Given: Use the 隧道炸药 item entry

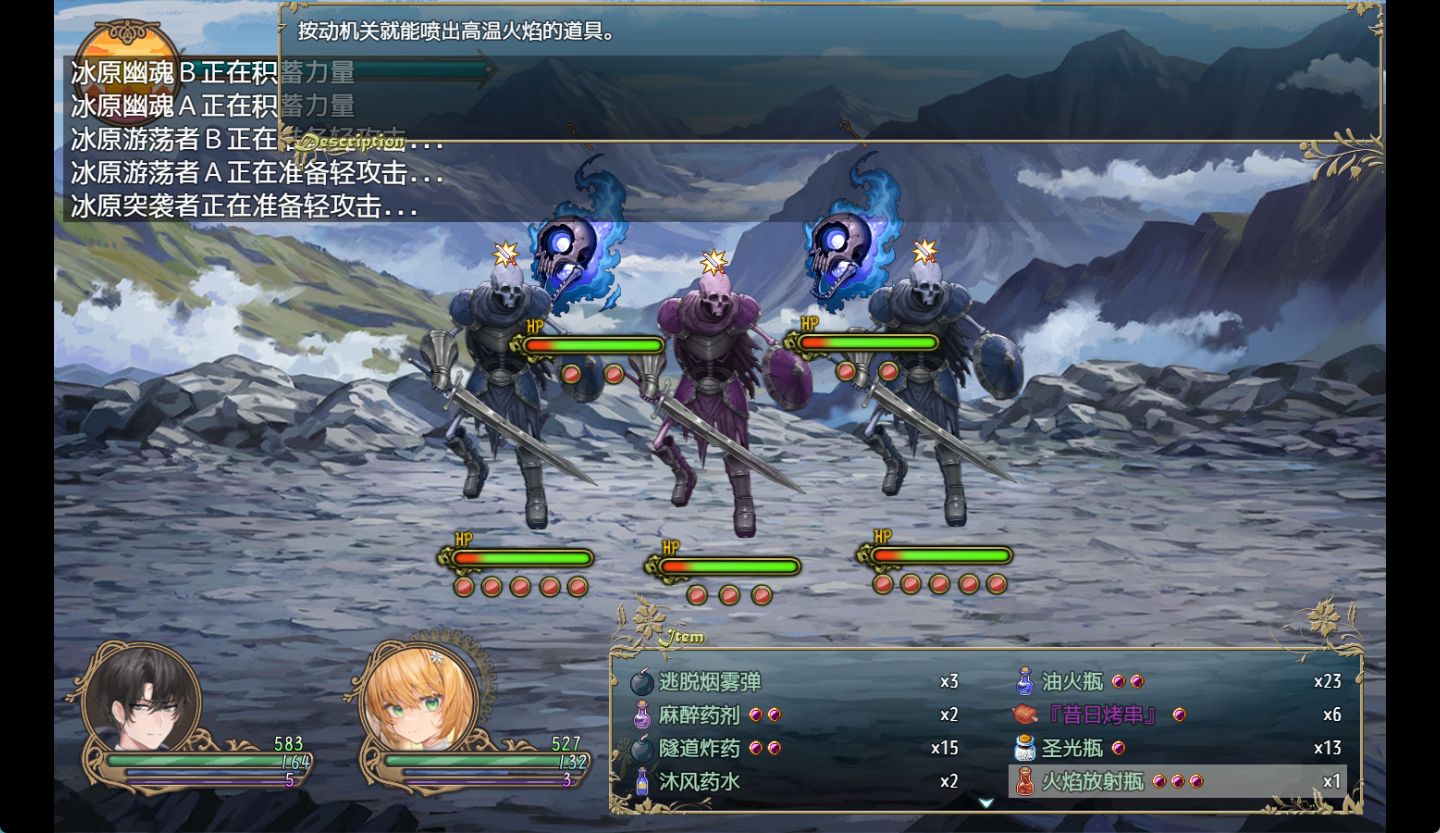Looking at the screenshot, I should click(699, 748).
